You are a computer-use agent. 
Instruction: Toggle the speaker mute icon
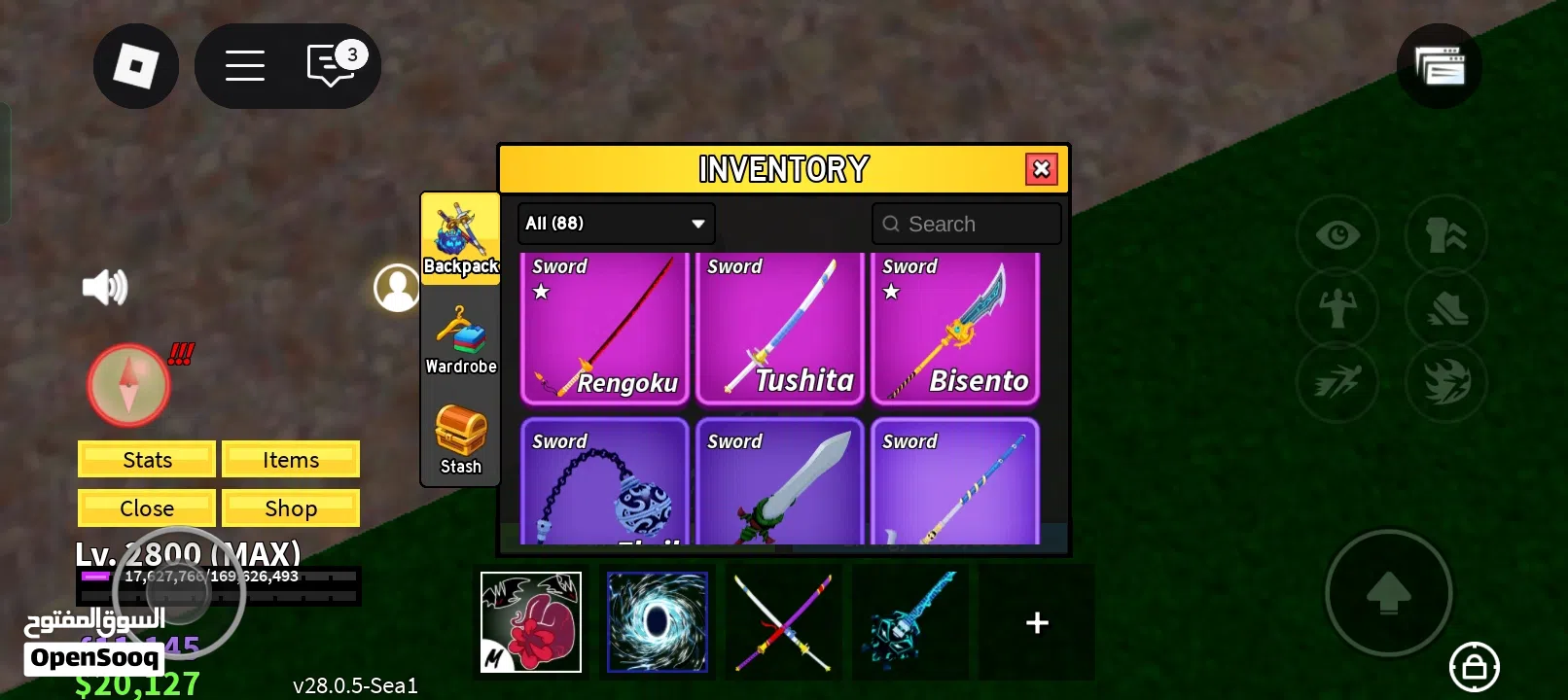[x=105, y=285]
